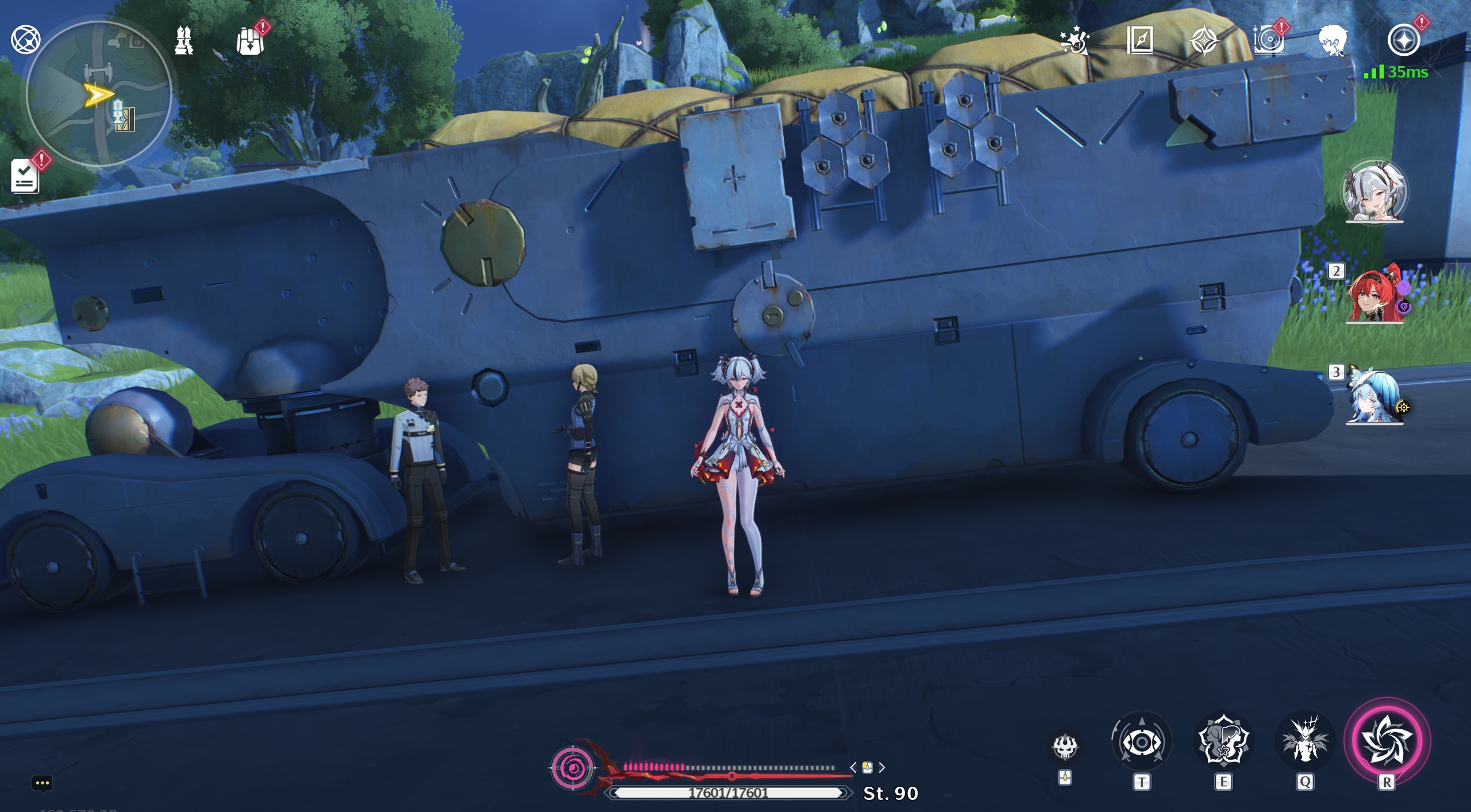Click the right arrow beside the weapon indicator
The width and height of the screenshot is (1471, 812).
pos(881,768)
